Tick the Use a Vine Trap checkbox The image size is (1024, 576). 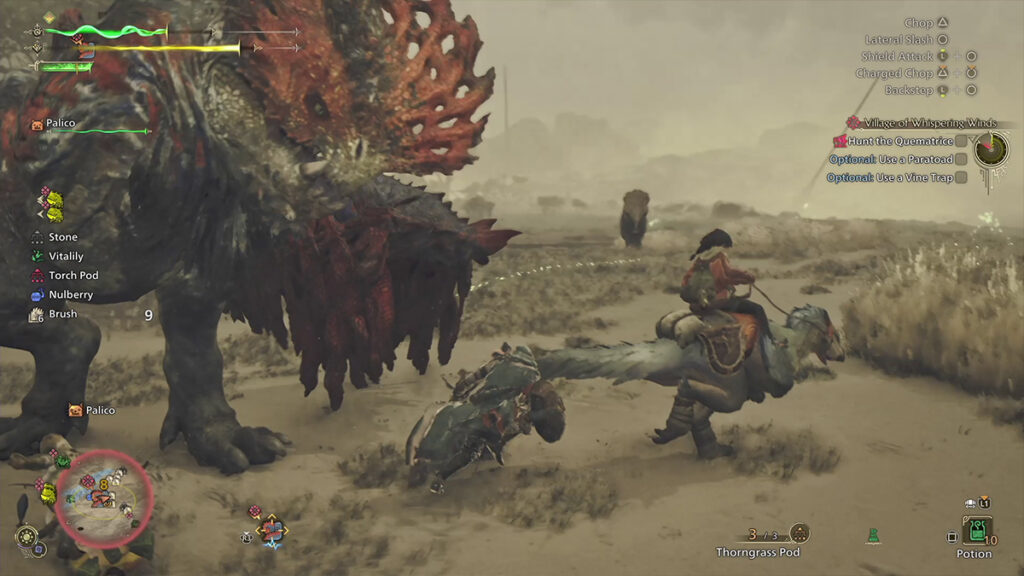961,177
